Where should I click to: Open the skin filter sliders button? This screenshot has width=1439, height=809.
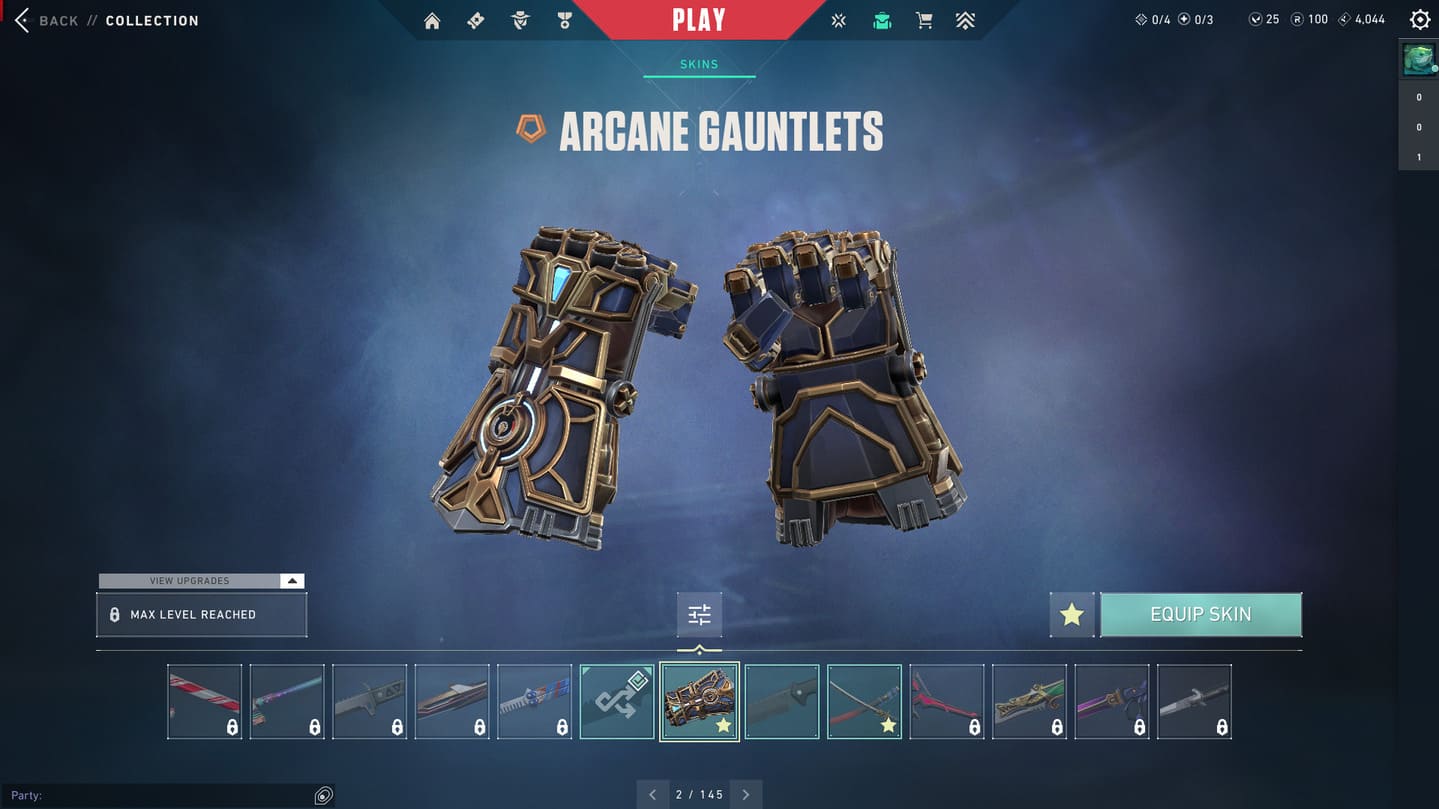699,615
